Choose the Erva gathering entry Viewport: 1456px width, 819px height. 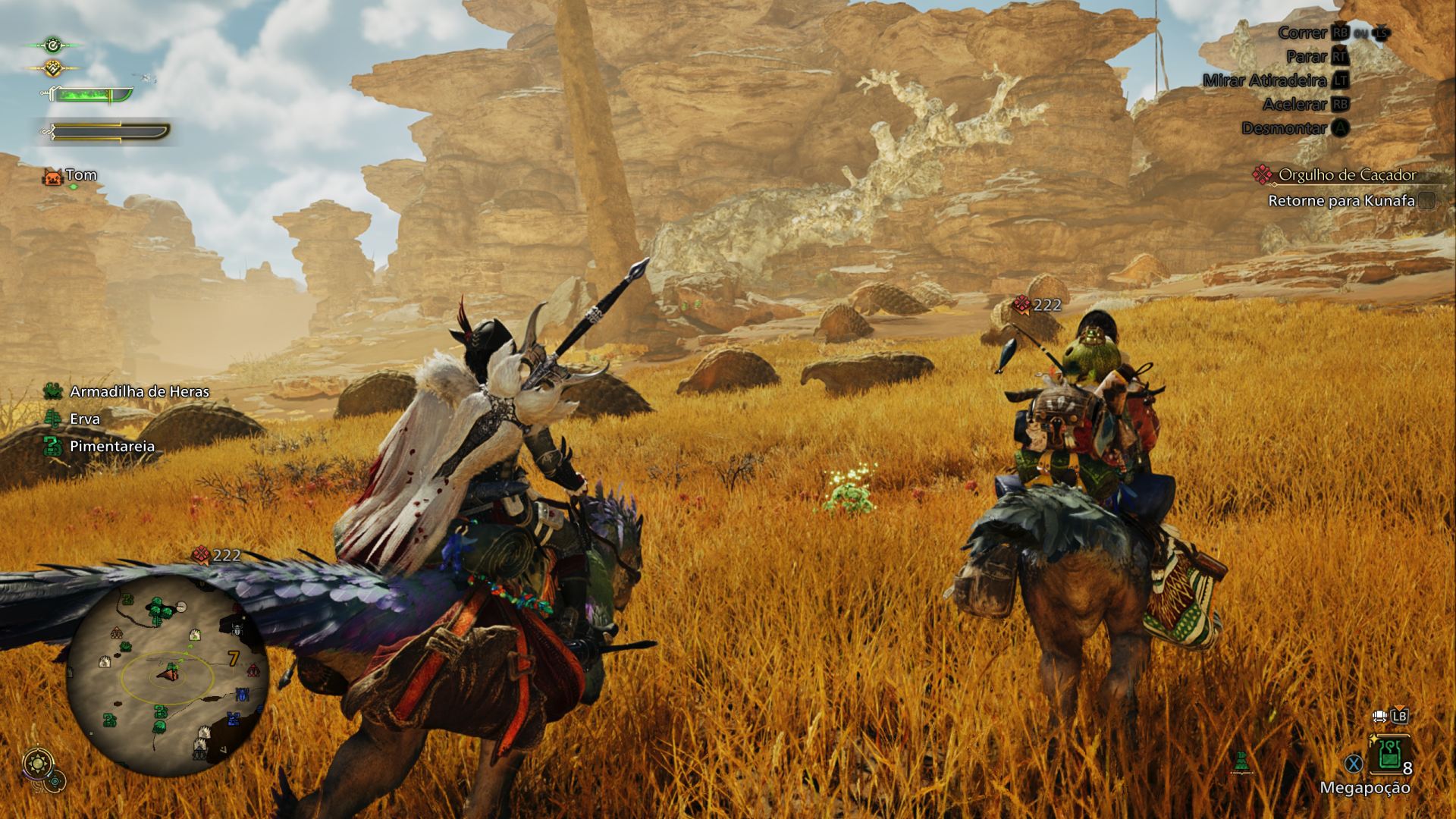click(x=84, y=419)
